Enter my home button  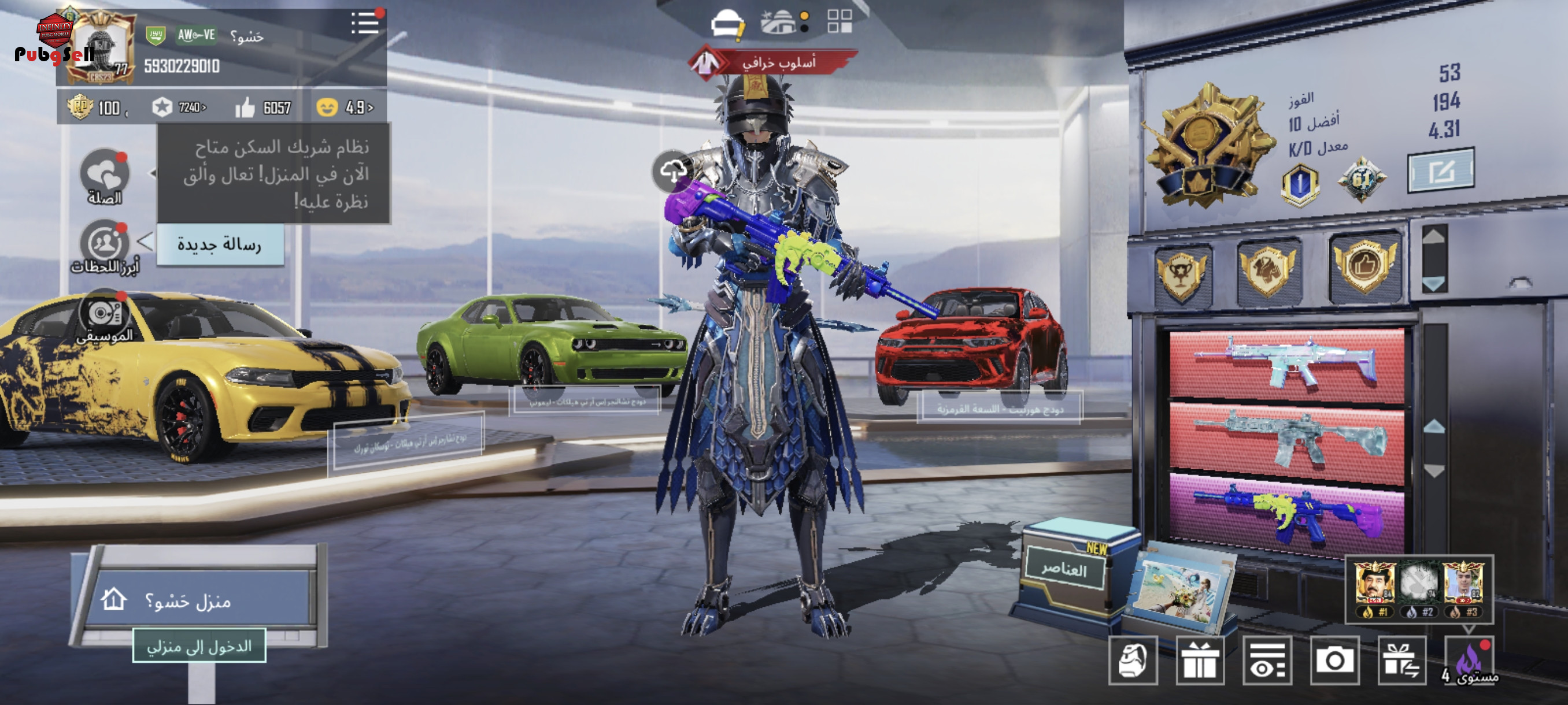click(x=199, y=646)
